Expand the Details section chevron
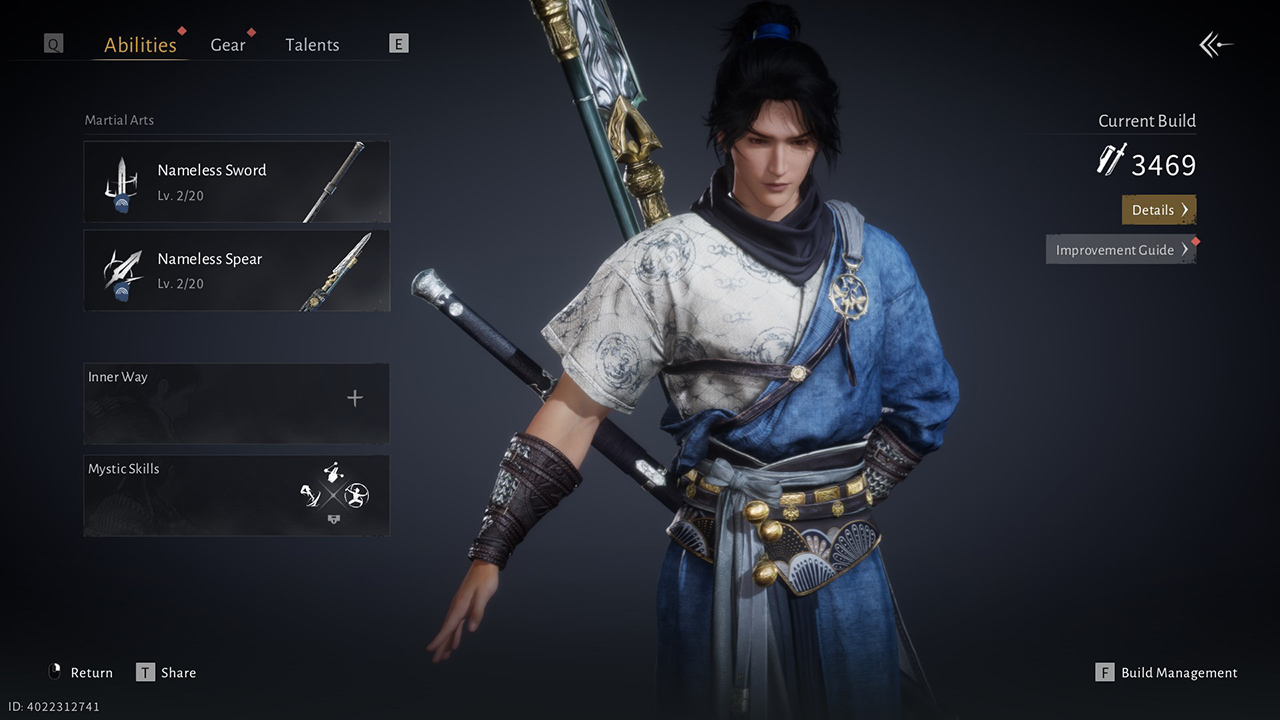1280x720 pixels. (x=1183, y=209)
